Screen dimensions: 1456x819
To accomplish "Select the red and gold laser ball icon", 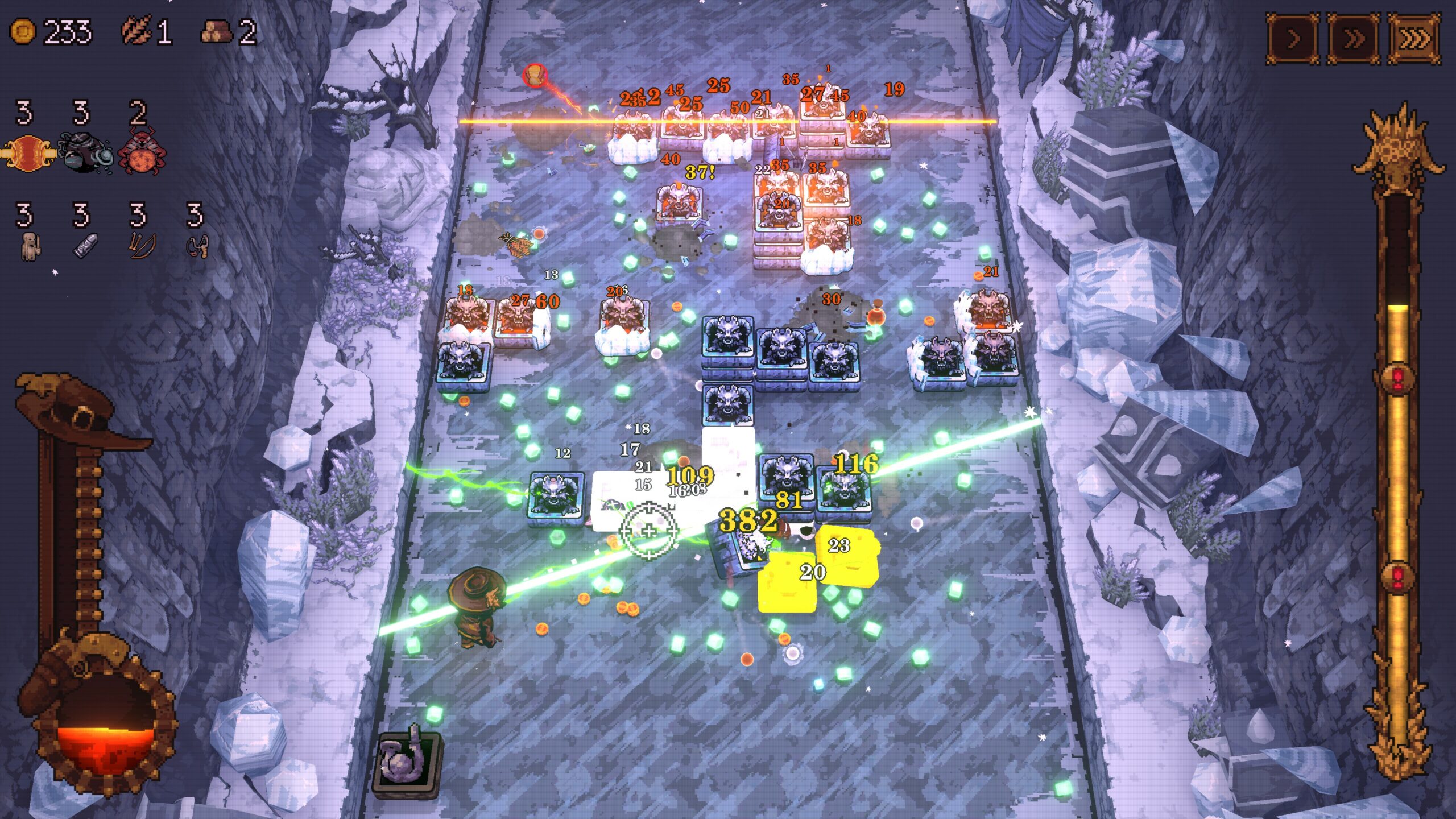I will 28,154.
